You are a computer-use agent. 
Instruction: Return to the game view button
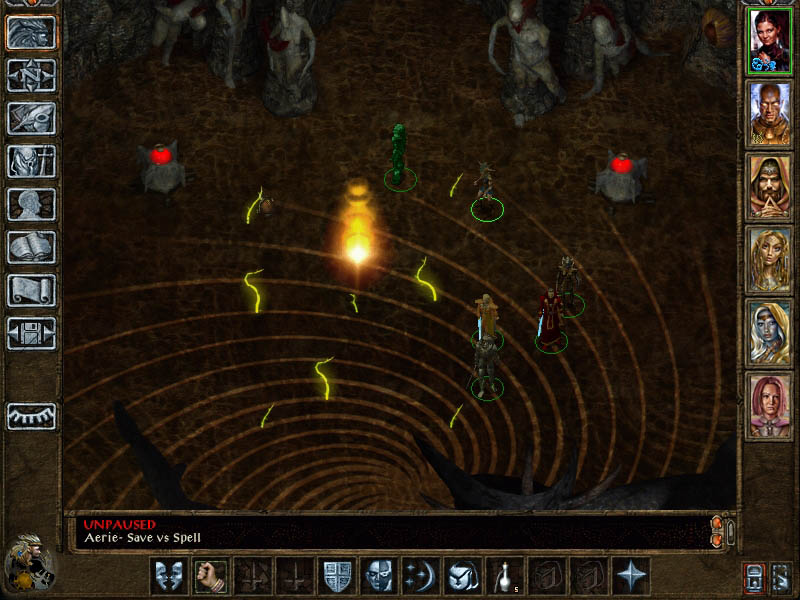click(x=31, y=33)
